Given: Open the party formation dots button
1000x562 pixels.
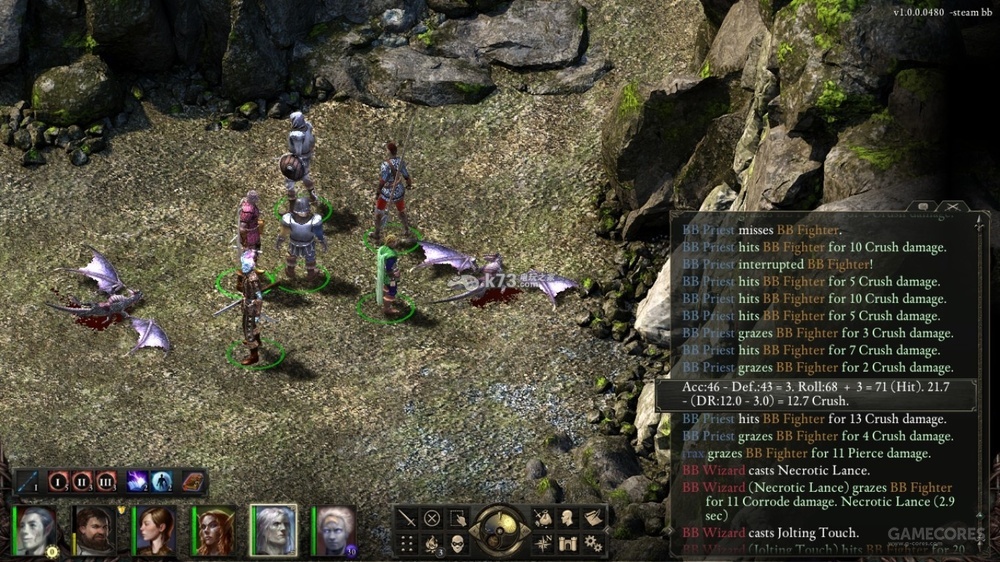Looking at the screenshot, I should click(407, 543).
